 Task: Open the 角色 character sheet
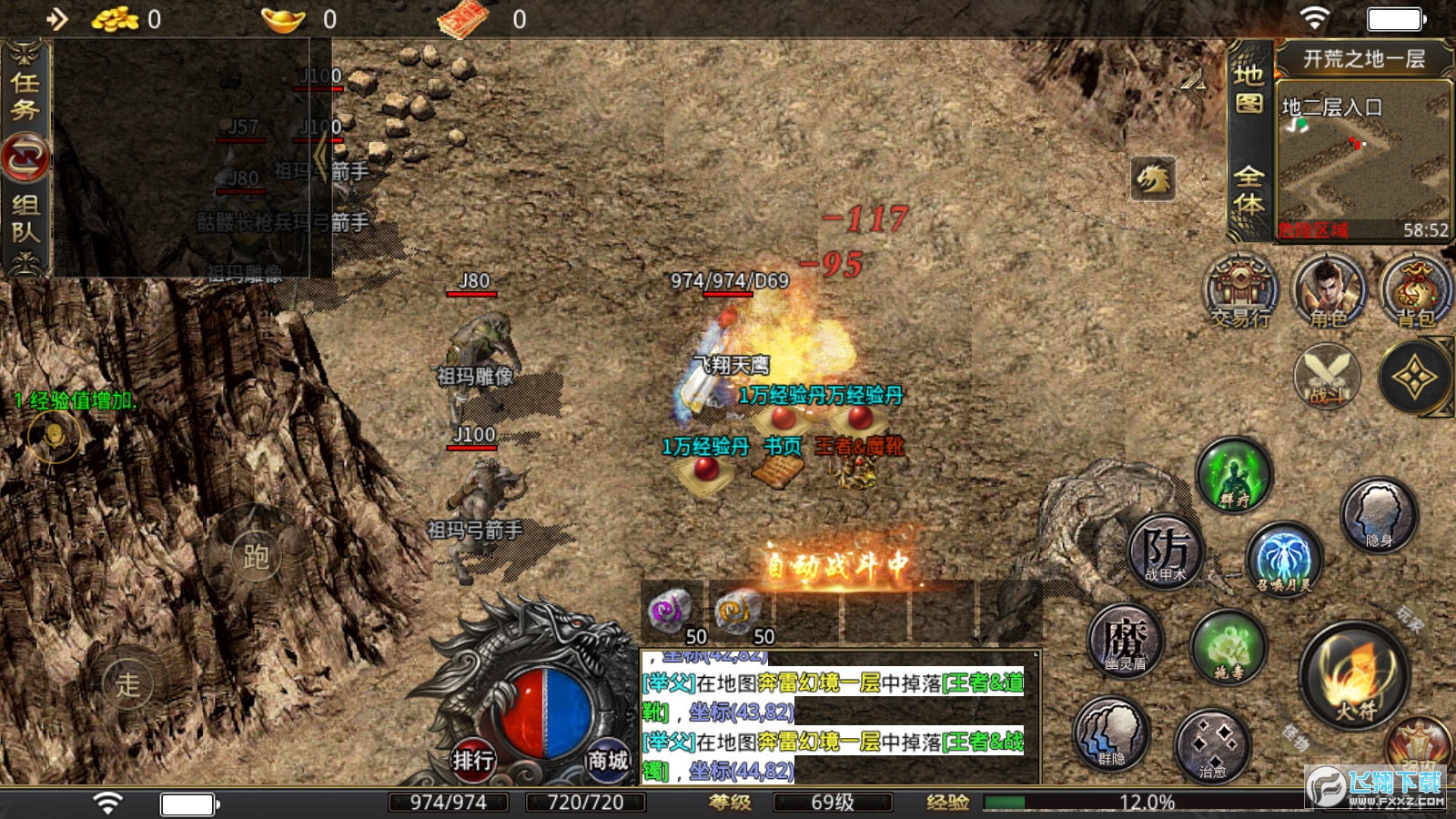[1329, 291]
